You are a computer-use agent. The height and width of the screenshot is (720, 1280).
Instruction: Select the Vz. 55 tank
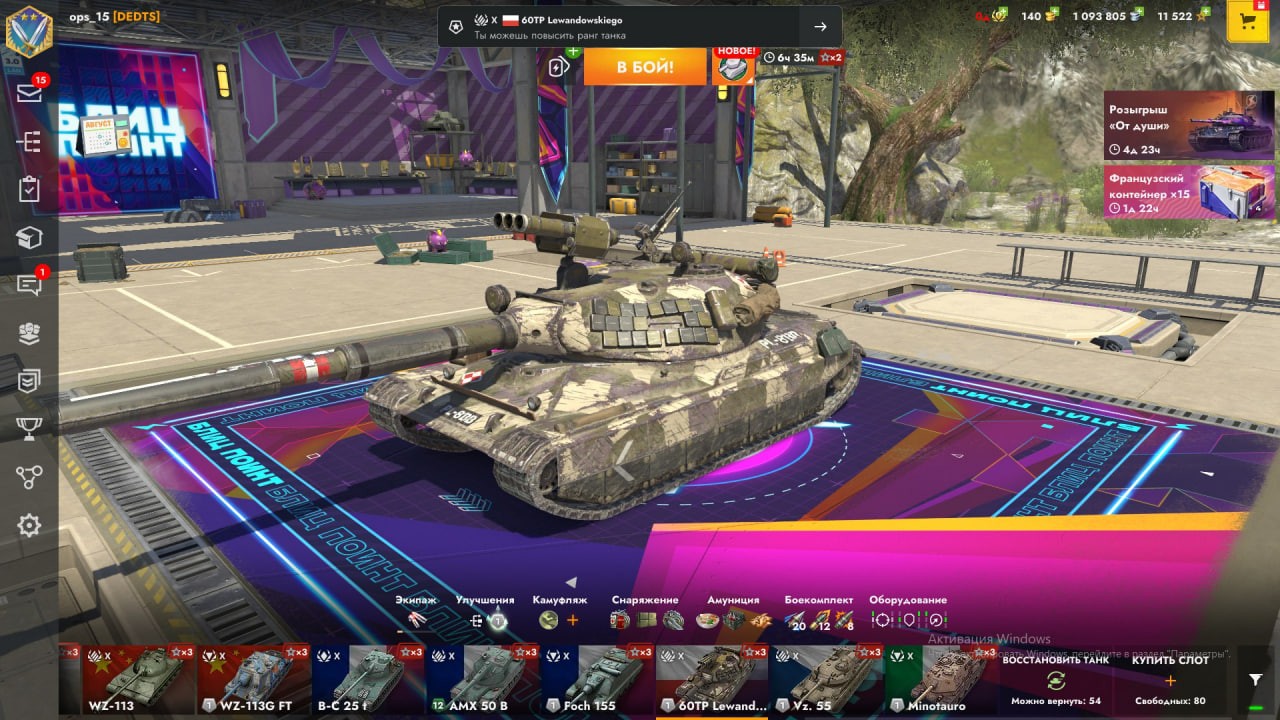(826, 680)
